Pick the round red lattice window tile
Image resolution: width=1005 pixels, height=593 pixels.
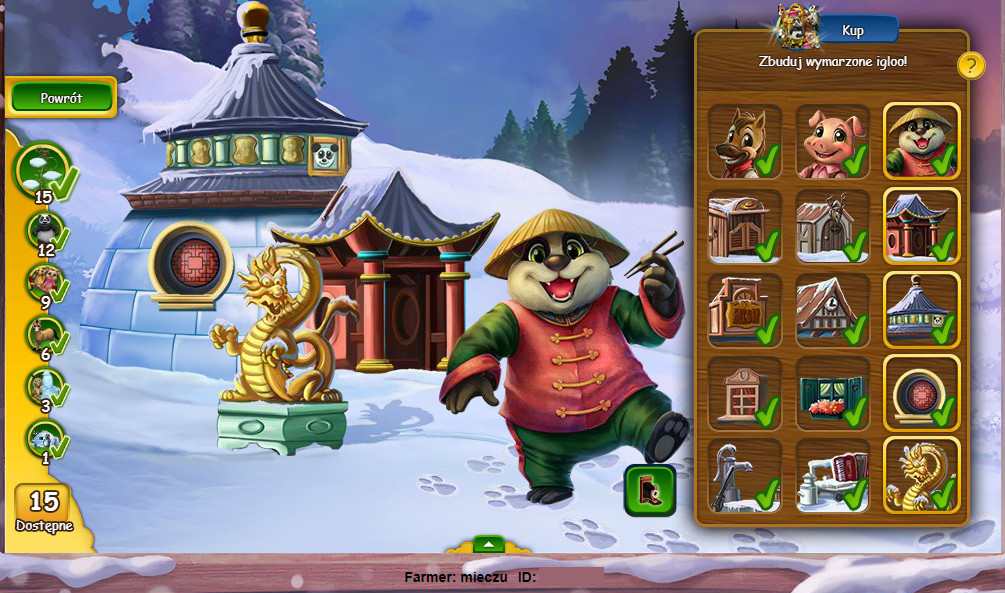tap(921, 392)
